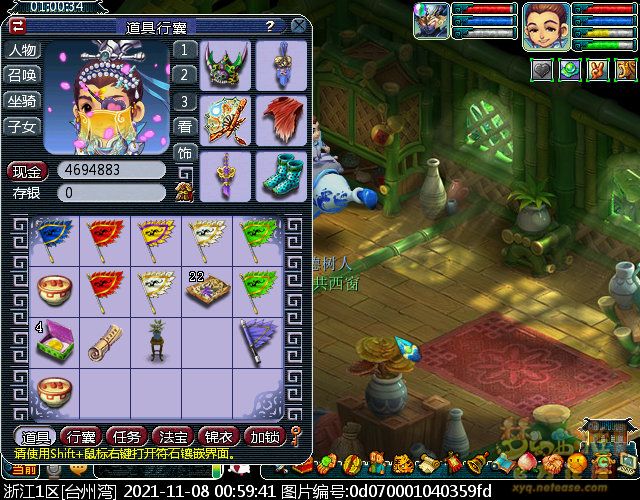Screen dimensions: 640x500
Task: Select the folding fan weapon slot
Action: 226,121
